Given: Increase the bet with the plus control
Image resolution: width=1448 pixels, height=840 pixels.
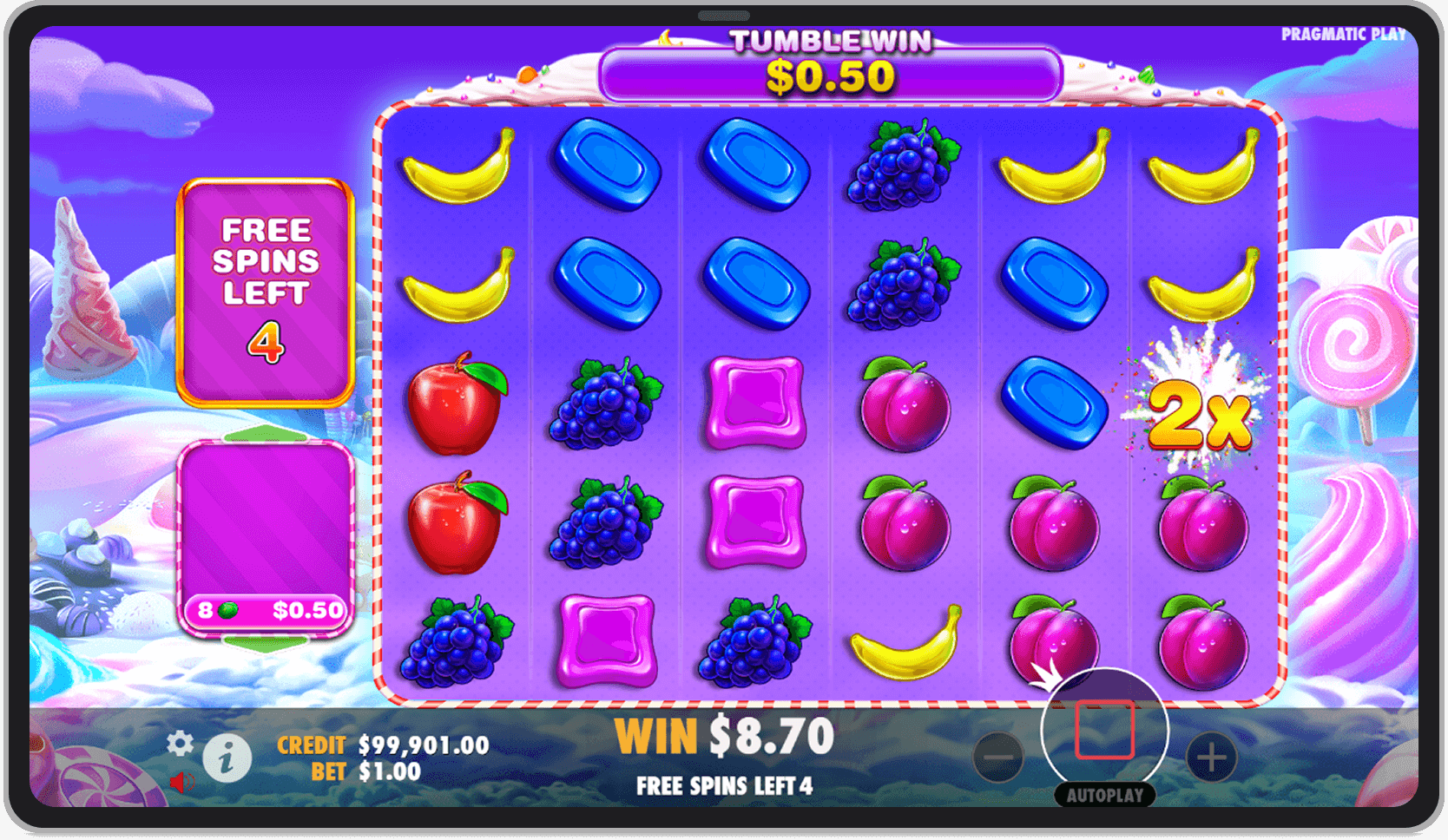Looking at the screenshot, I should click(x=1212, y=756).
